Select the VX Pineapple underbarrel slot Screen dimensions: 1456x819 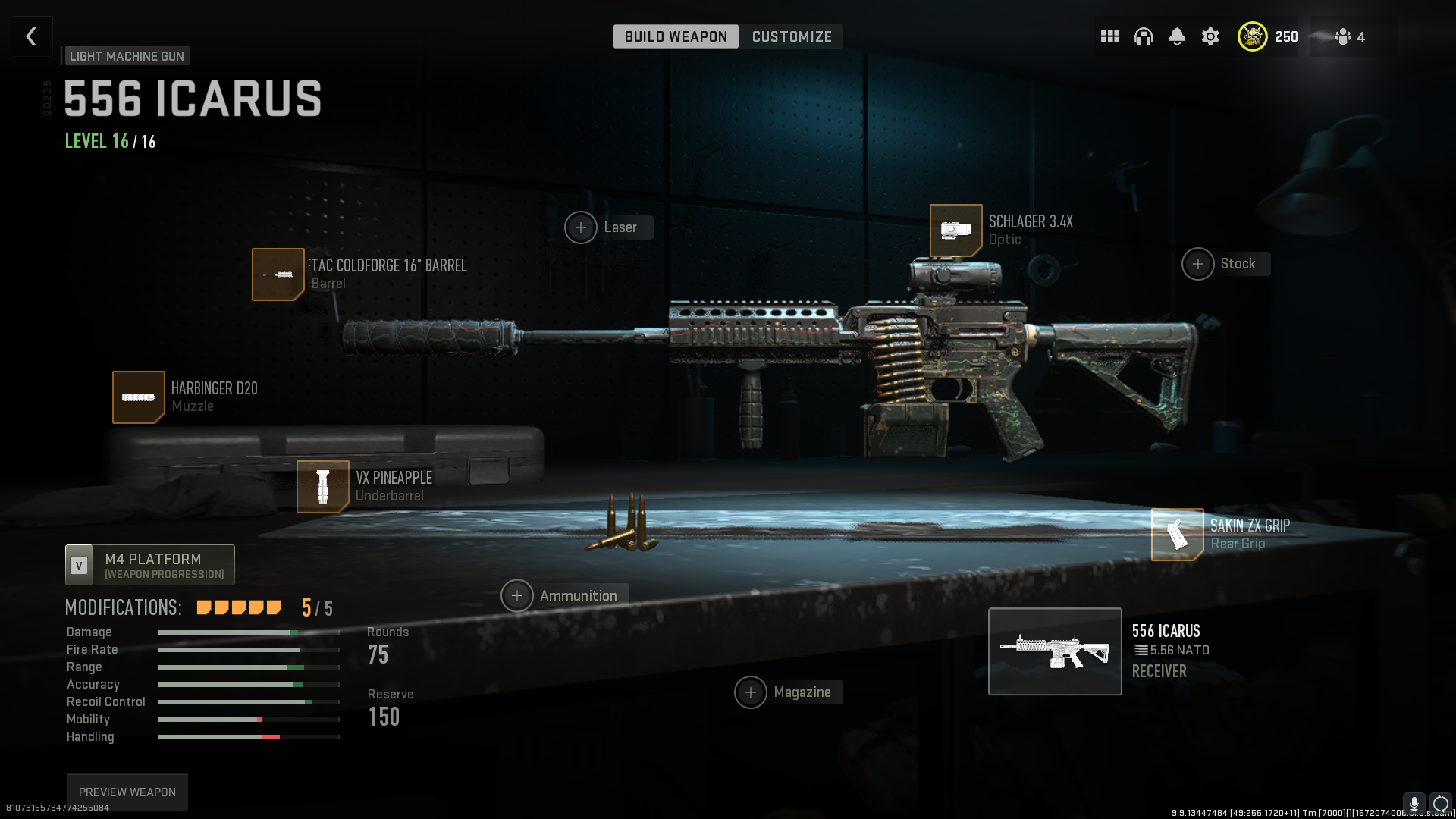323,487
